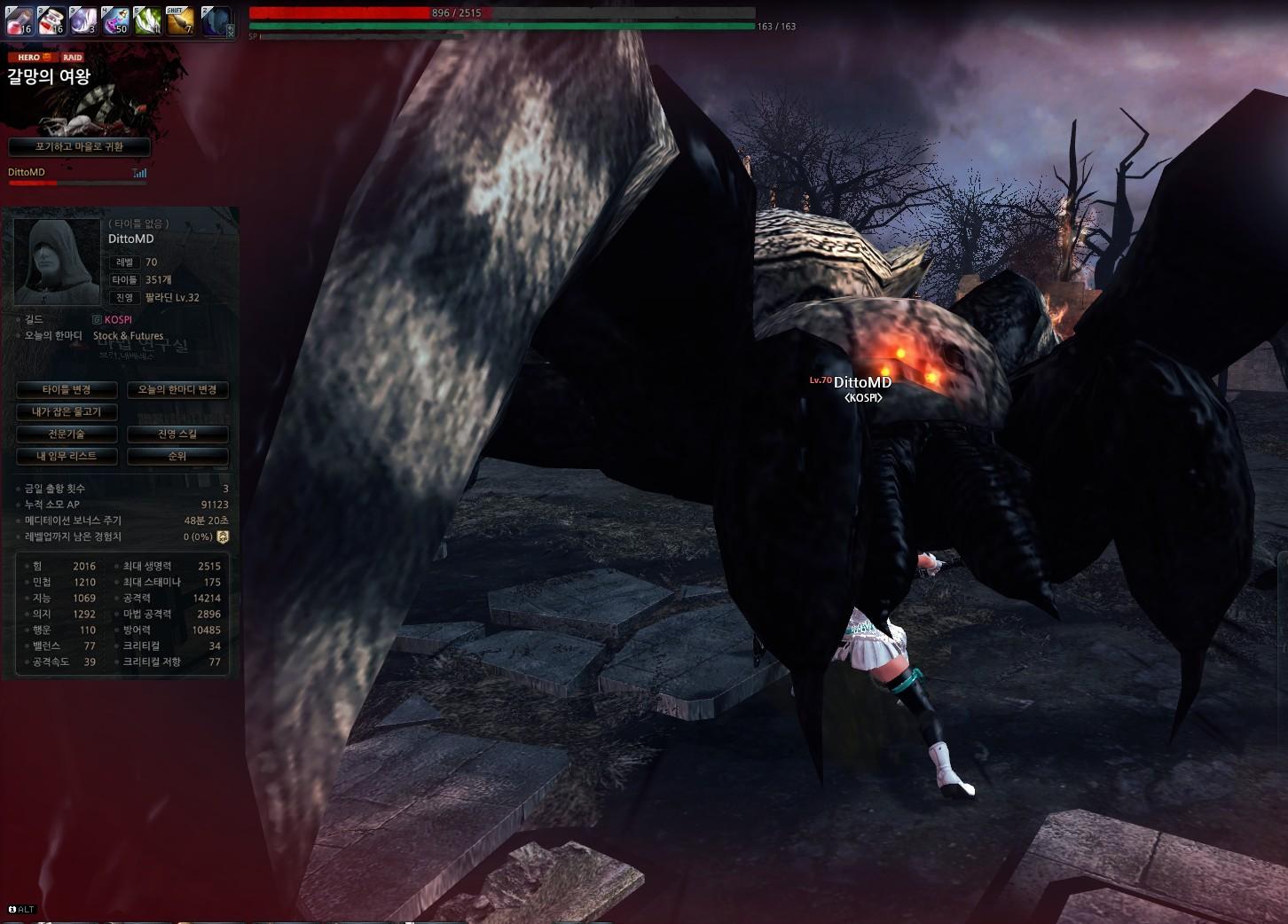Click the hooded character portrait

pos(57,262)
